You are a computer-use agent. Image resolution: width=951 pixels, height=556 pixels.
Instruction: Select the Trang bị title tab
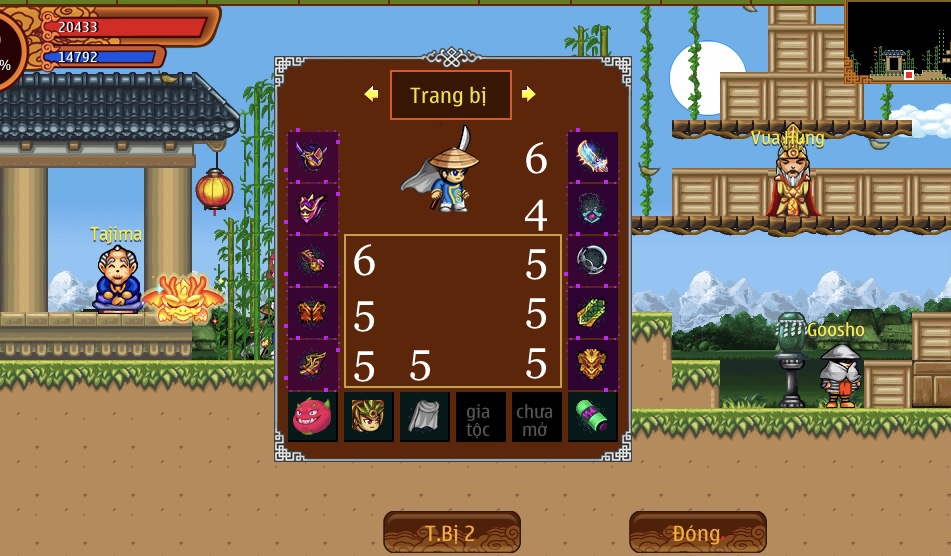coord(450,95)
